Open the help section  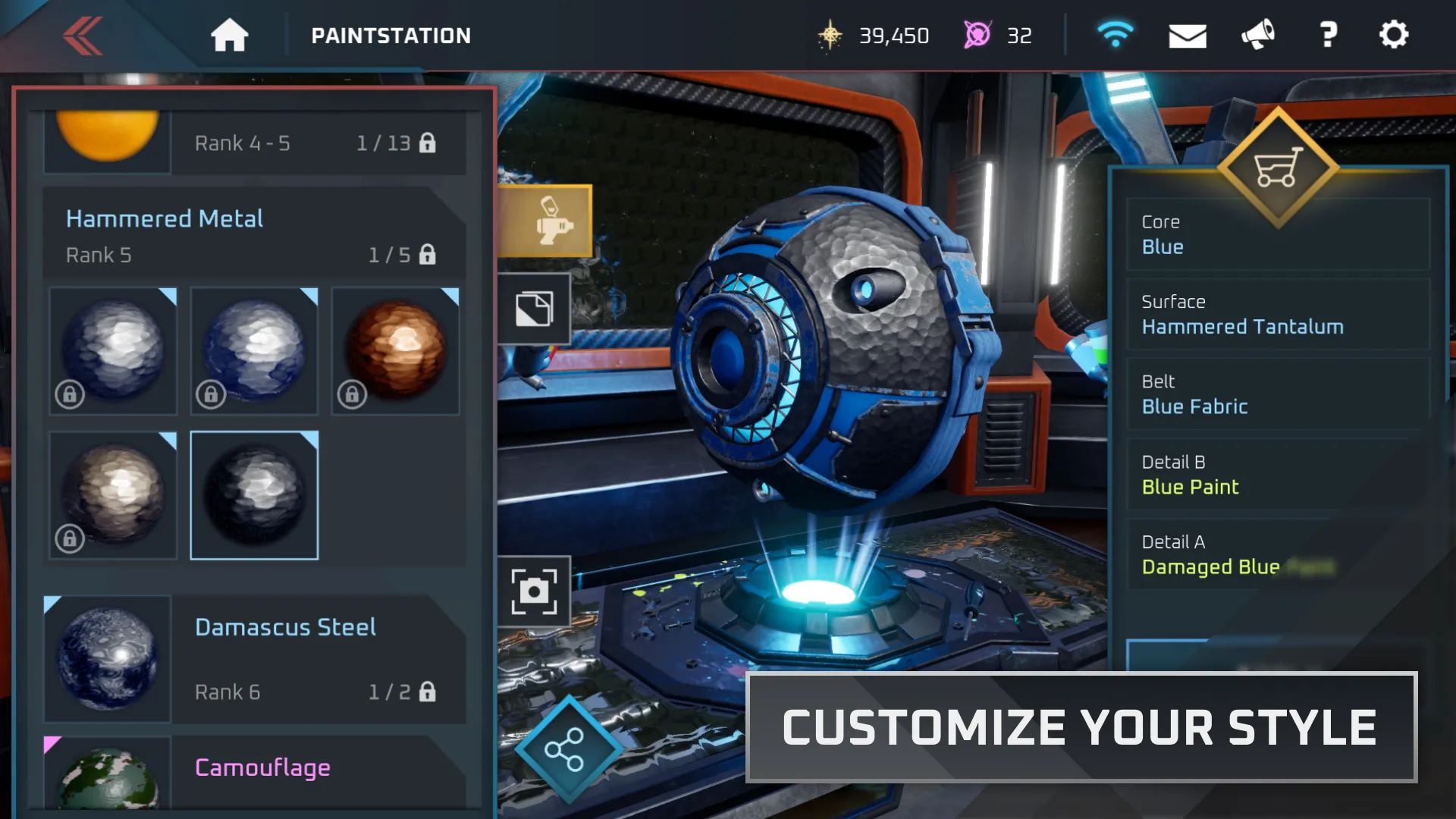(x=1328, y=34)
